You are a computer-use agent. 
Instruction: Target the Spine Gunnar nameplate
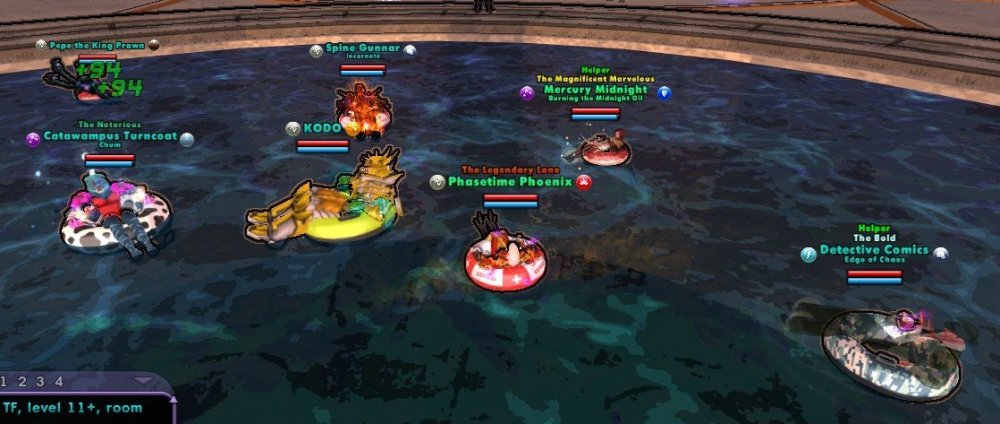pyautogui.click(x=361, y=49)
